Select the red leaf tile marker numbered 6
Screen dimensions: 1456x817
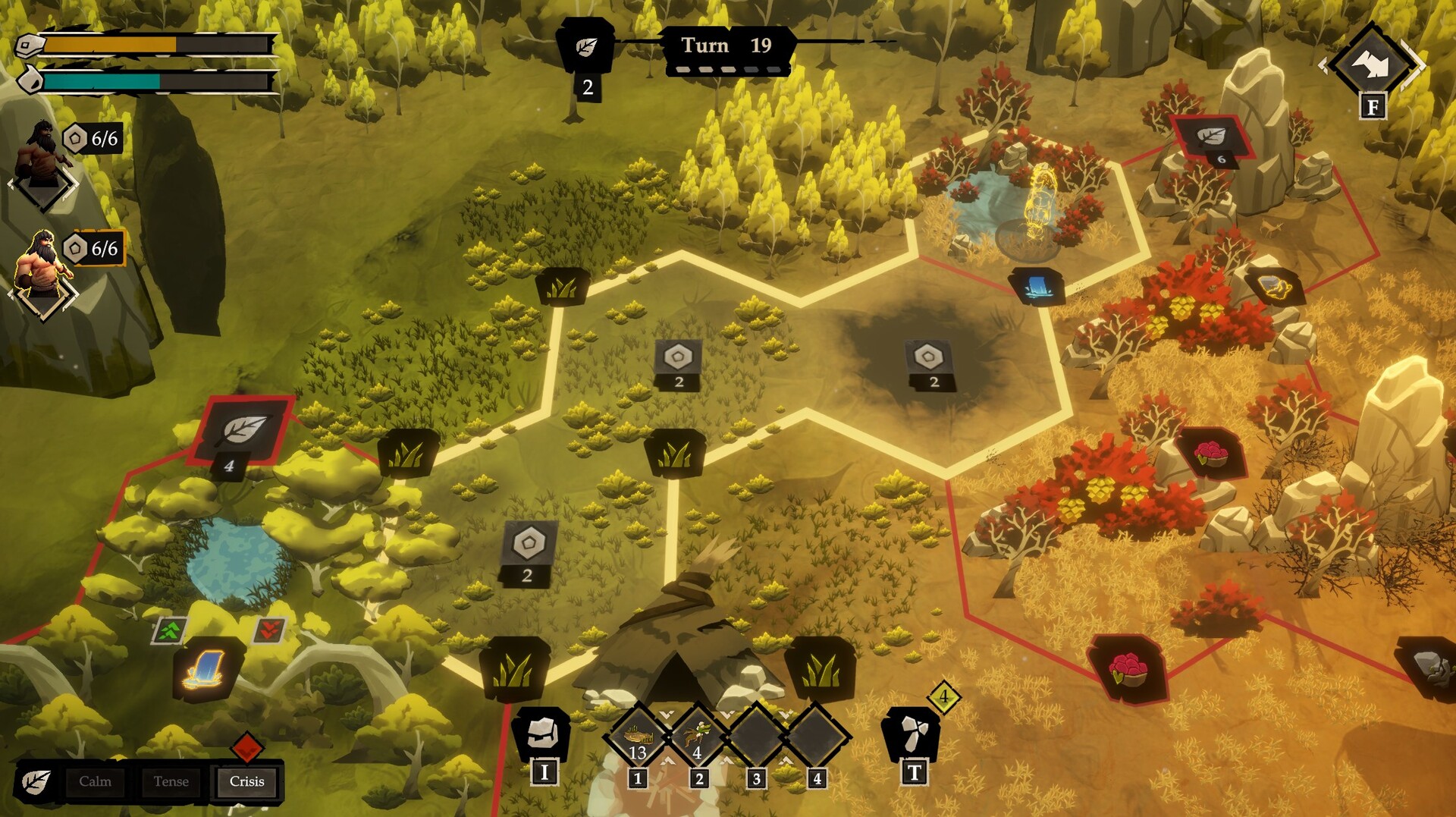tap(1211, 137)
